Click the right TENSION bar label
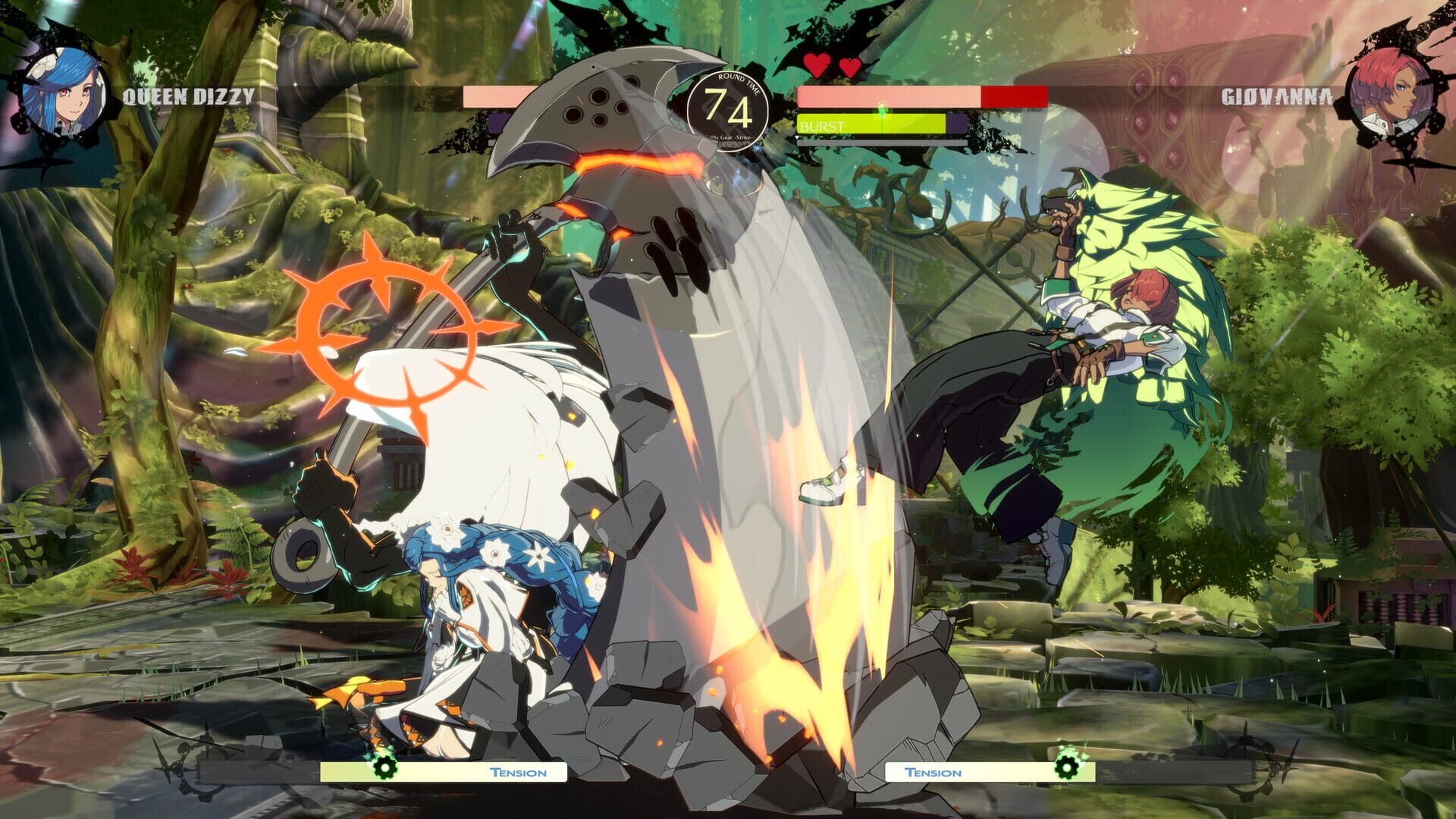1456x819 pixels. pos(933,773)
